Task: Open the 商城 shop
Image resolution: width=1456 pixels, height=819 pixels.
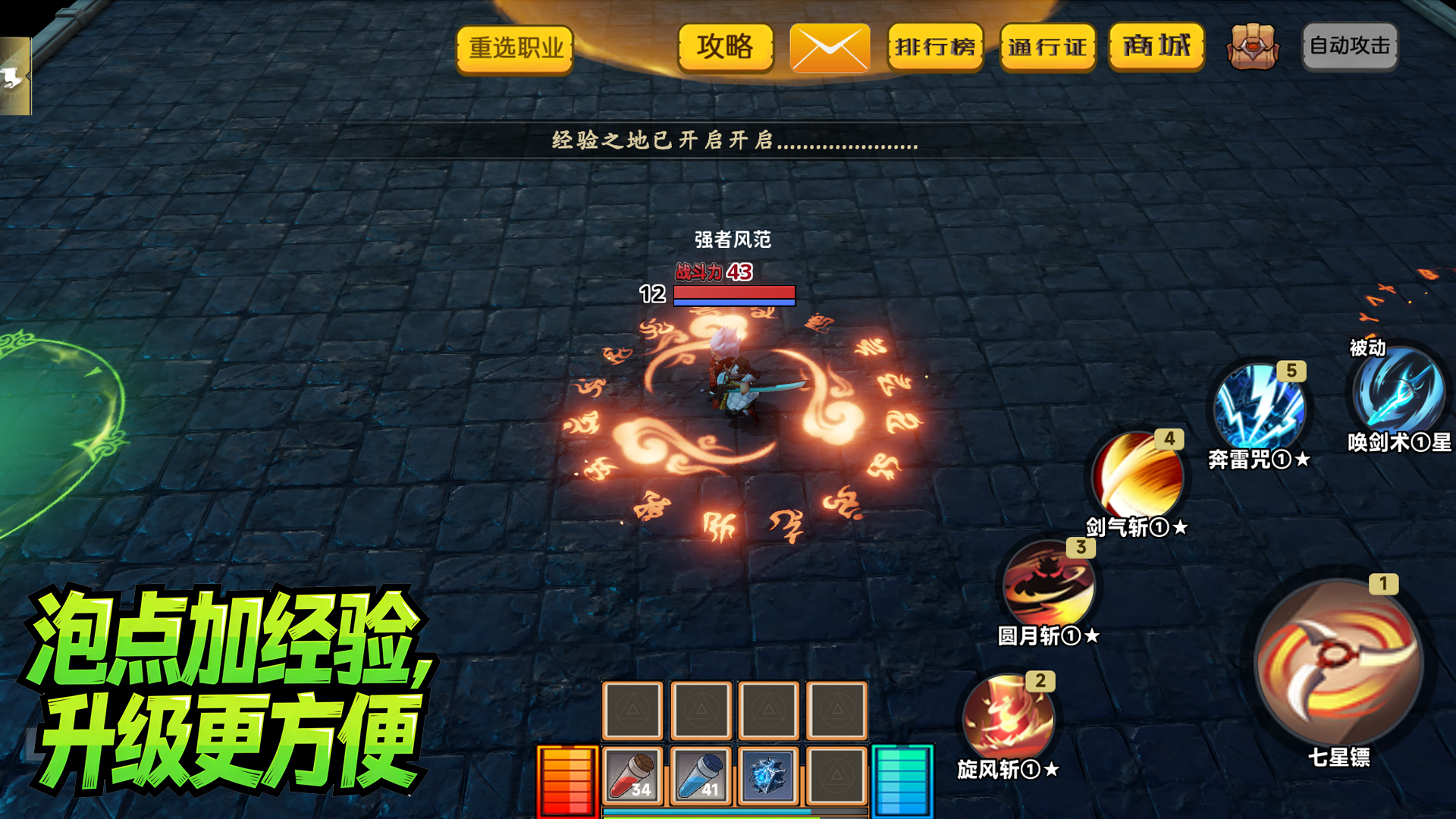Action: tap(1156, 47)
